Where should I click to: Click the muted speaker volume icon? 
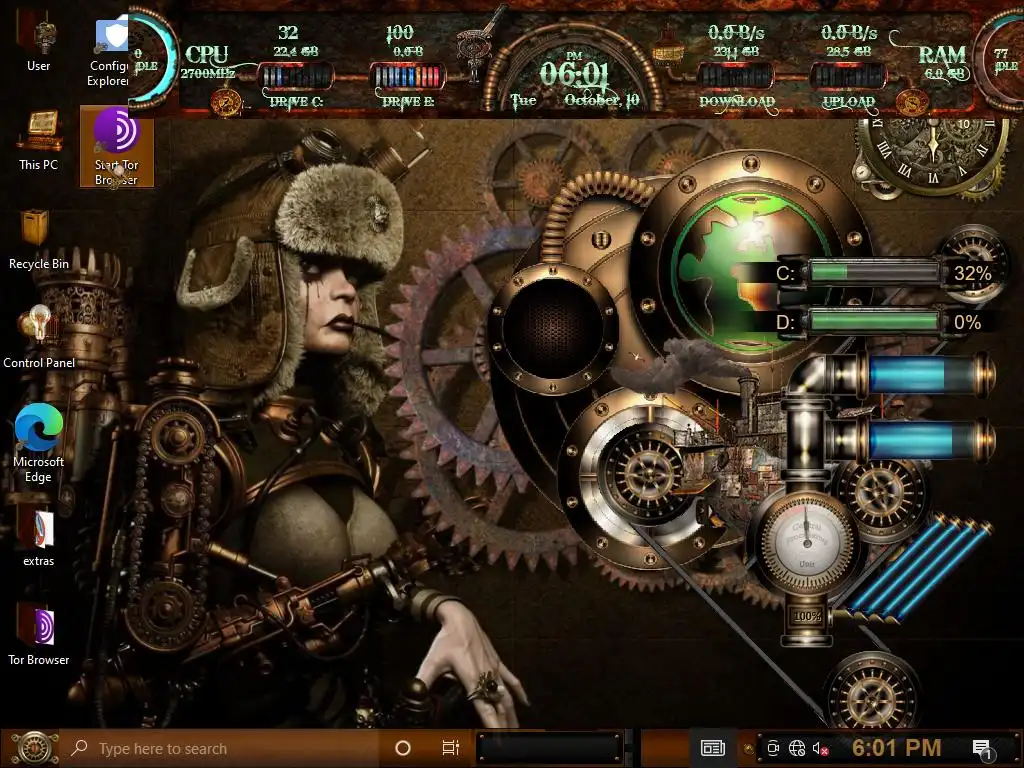coord(820,748)
